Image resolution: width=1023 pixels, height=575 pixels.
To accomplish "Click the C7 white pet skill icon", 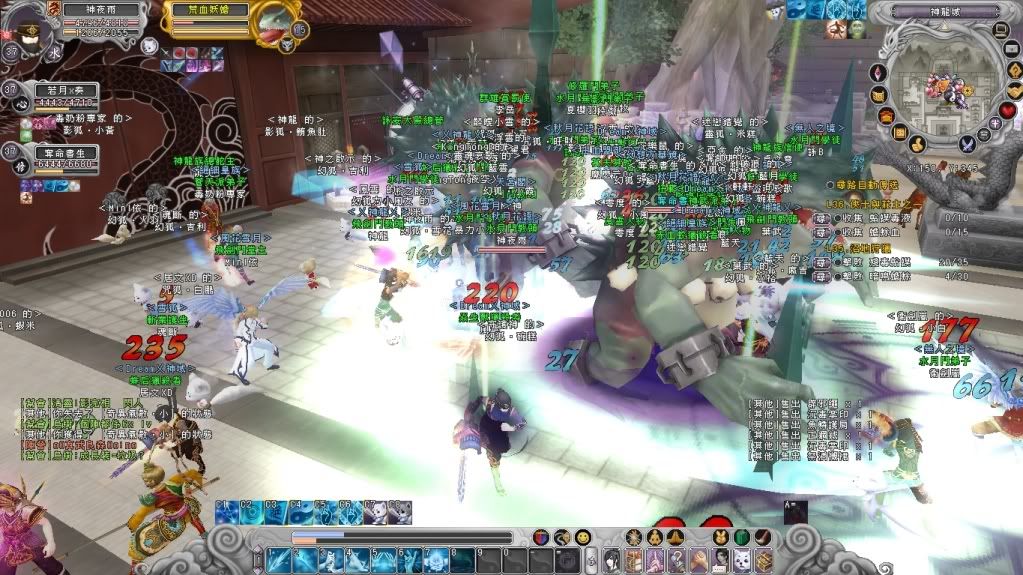I will (375, 514).
